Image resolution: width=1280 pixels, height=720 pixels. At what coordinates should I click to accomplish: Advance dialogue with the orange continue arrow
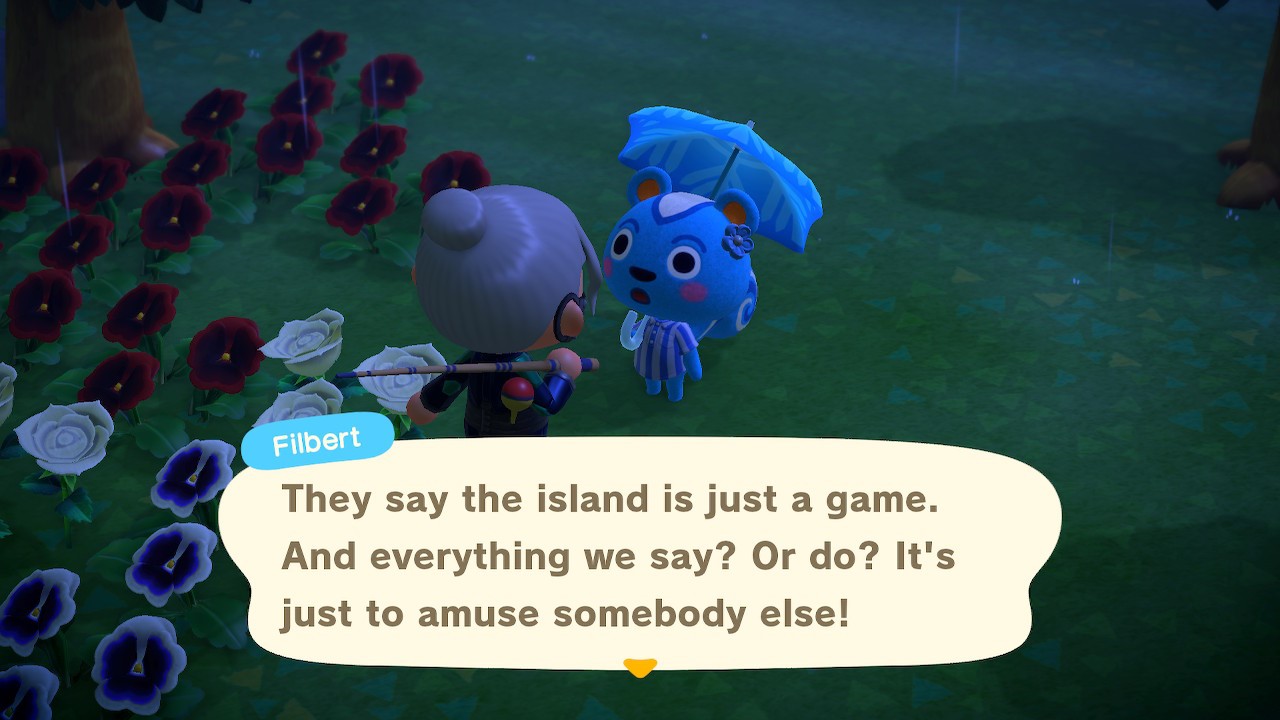coord(639,666)
